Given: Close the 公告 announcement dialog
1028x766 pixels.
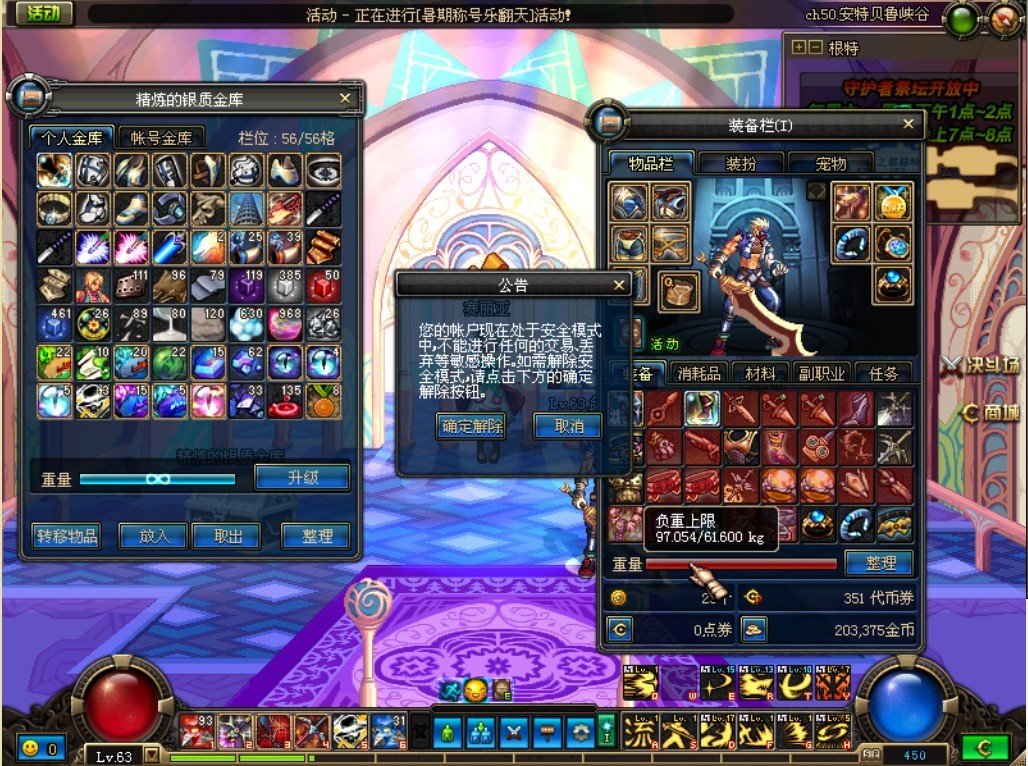Looking at the screenshot, I should coord(619,285).
